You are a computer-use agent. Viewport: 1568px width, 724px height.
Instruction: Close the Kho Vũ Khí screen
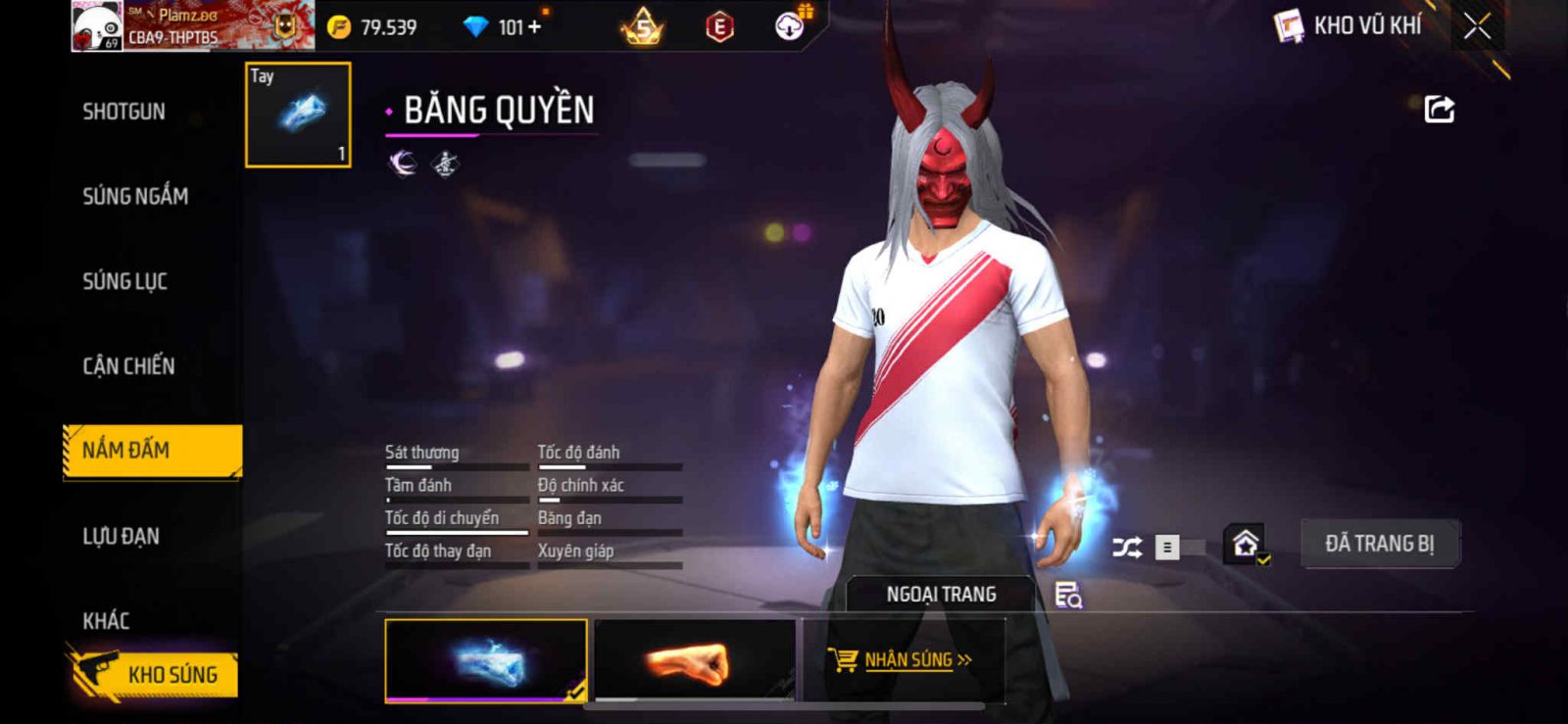1477,26
